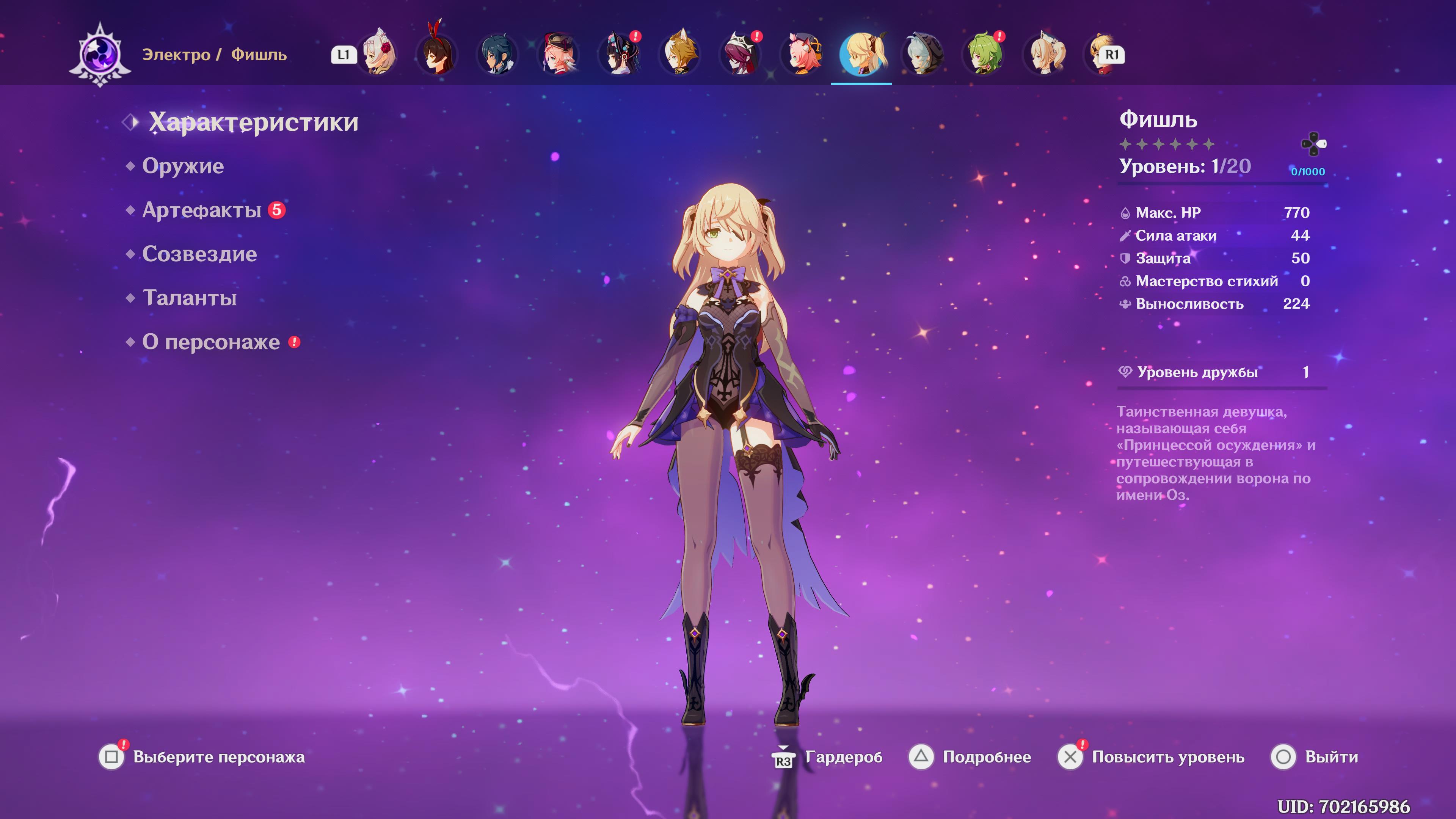Switch to Noelle's white-haired rose portrait

[x=378, y=55]
